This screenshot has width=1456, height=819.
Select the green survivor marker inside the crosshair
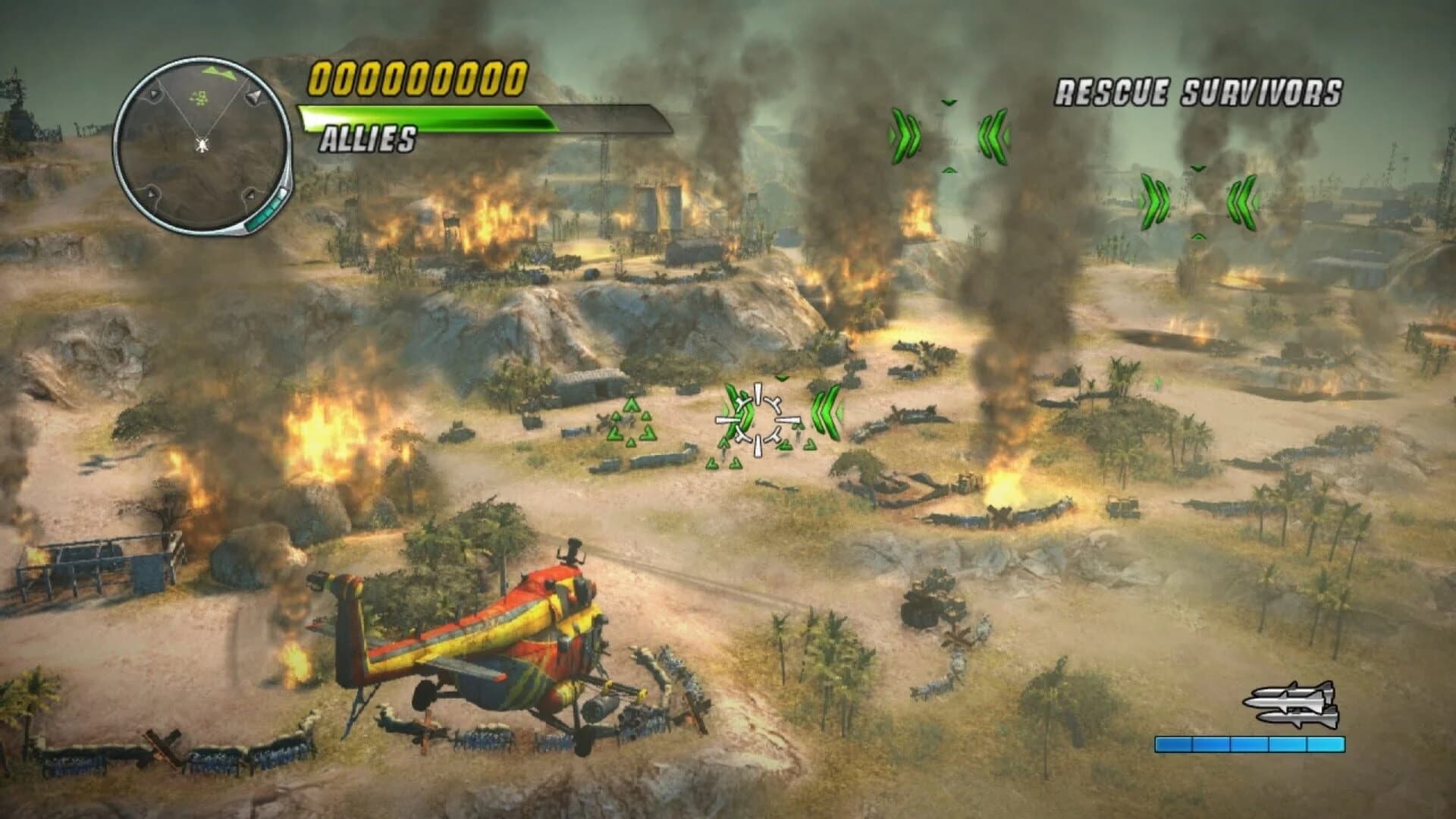[743, 413]
